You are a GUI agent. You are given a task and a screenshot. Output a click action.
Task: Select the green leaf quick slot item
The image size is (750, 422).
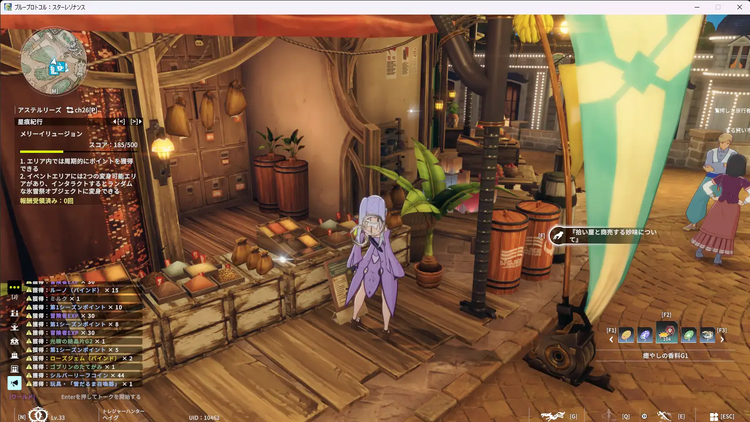[689, 336]
